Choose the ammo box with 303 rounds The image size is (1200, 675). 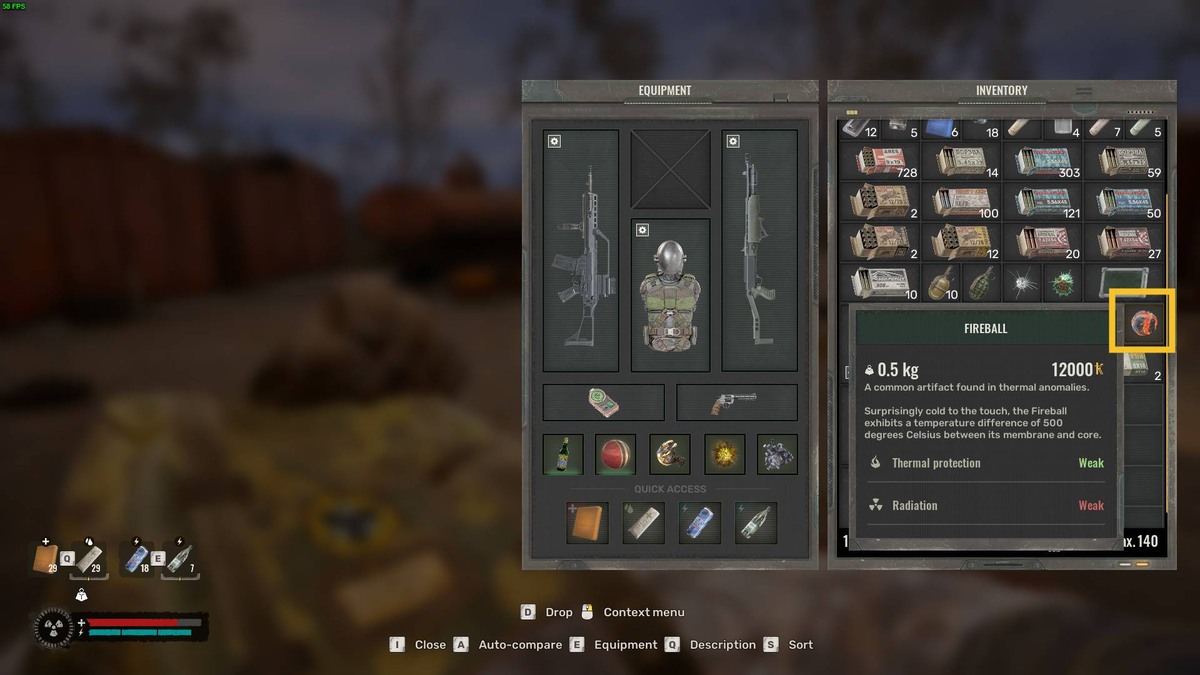tap(1042, 162)
